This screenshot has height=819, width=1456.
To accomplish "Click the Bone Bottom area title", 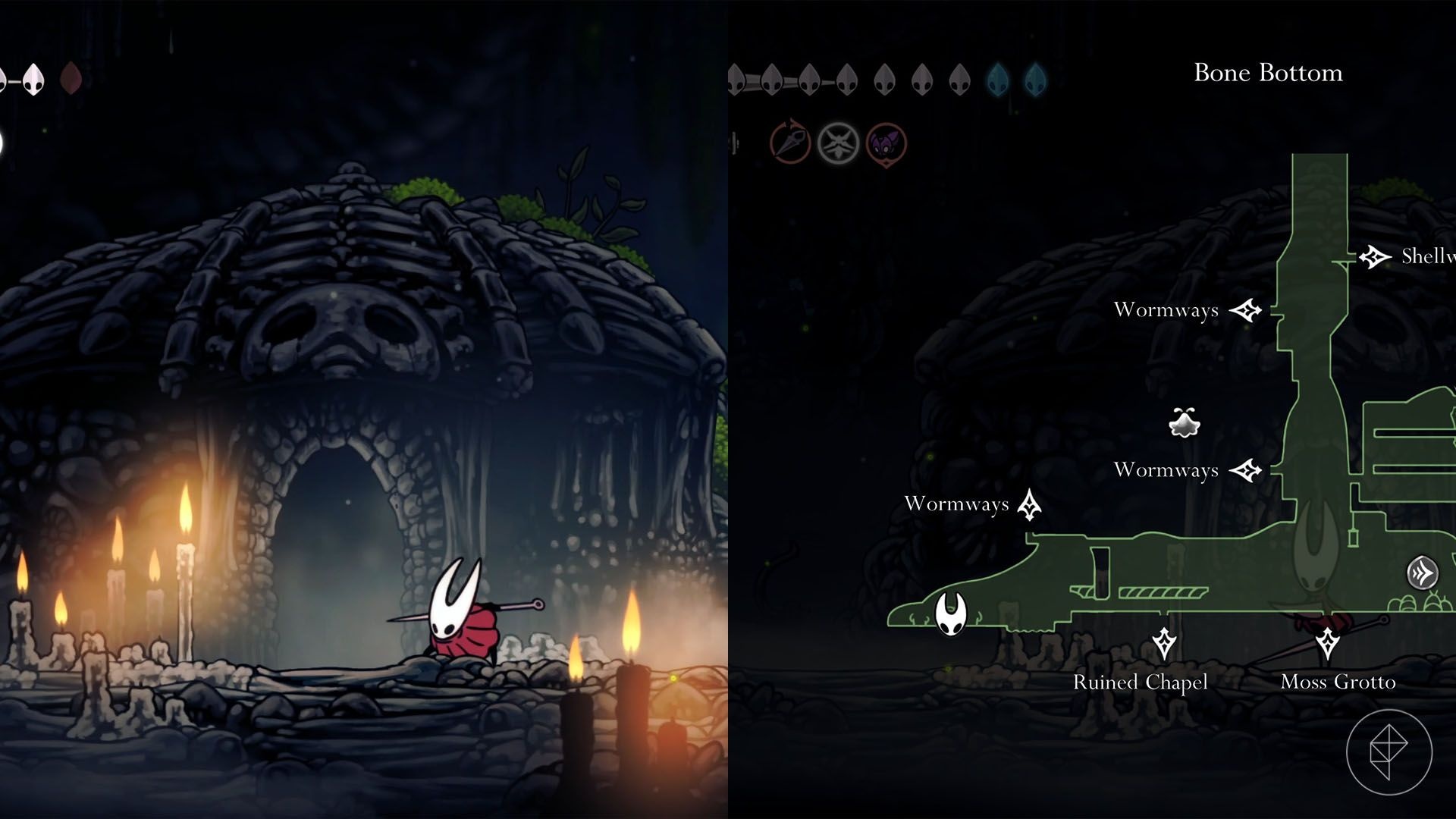I will coord(1268,73).
